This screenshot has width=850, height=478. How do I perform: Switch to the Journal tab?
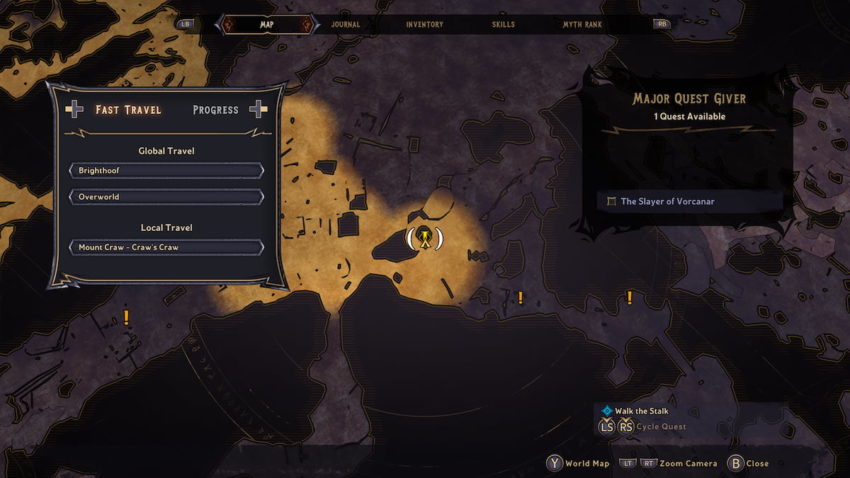(346, 24)
